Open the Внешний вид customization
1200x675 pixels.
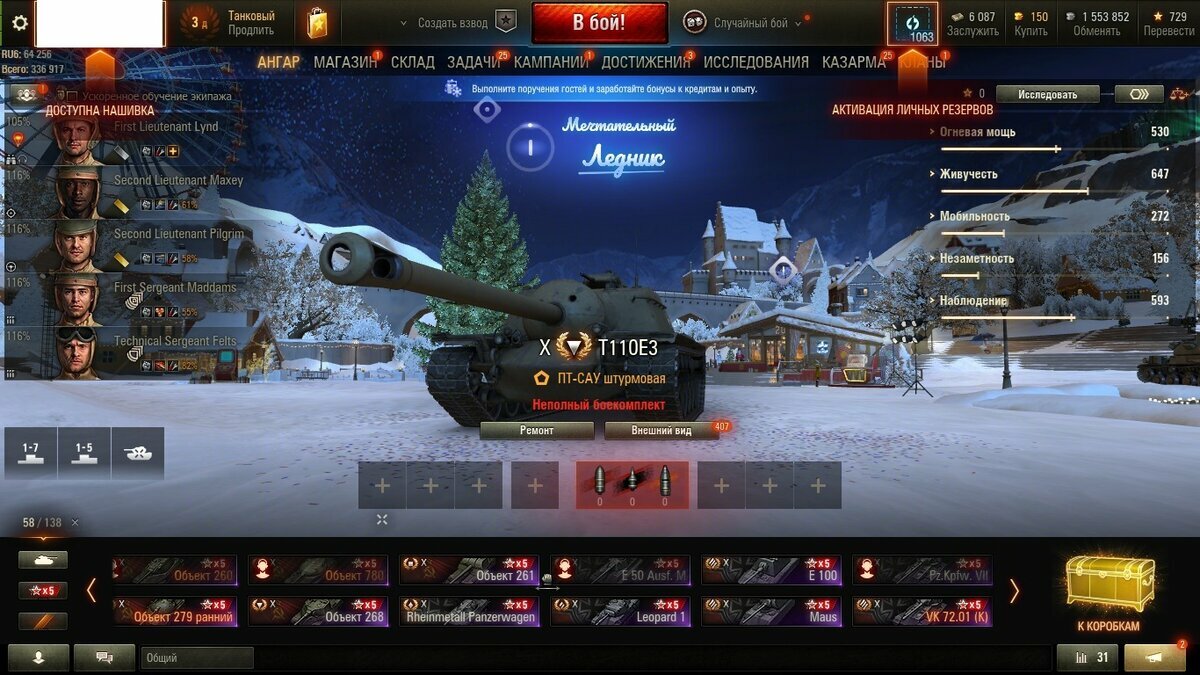pos(661,430)
